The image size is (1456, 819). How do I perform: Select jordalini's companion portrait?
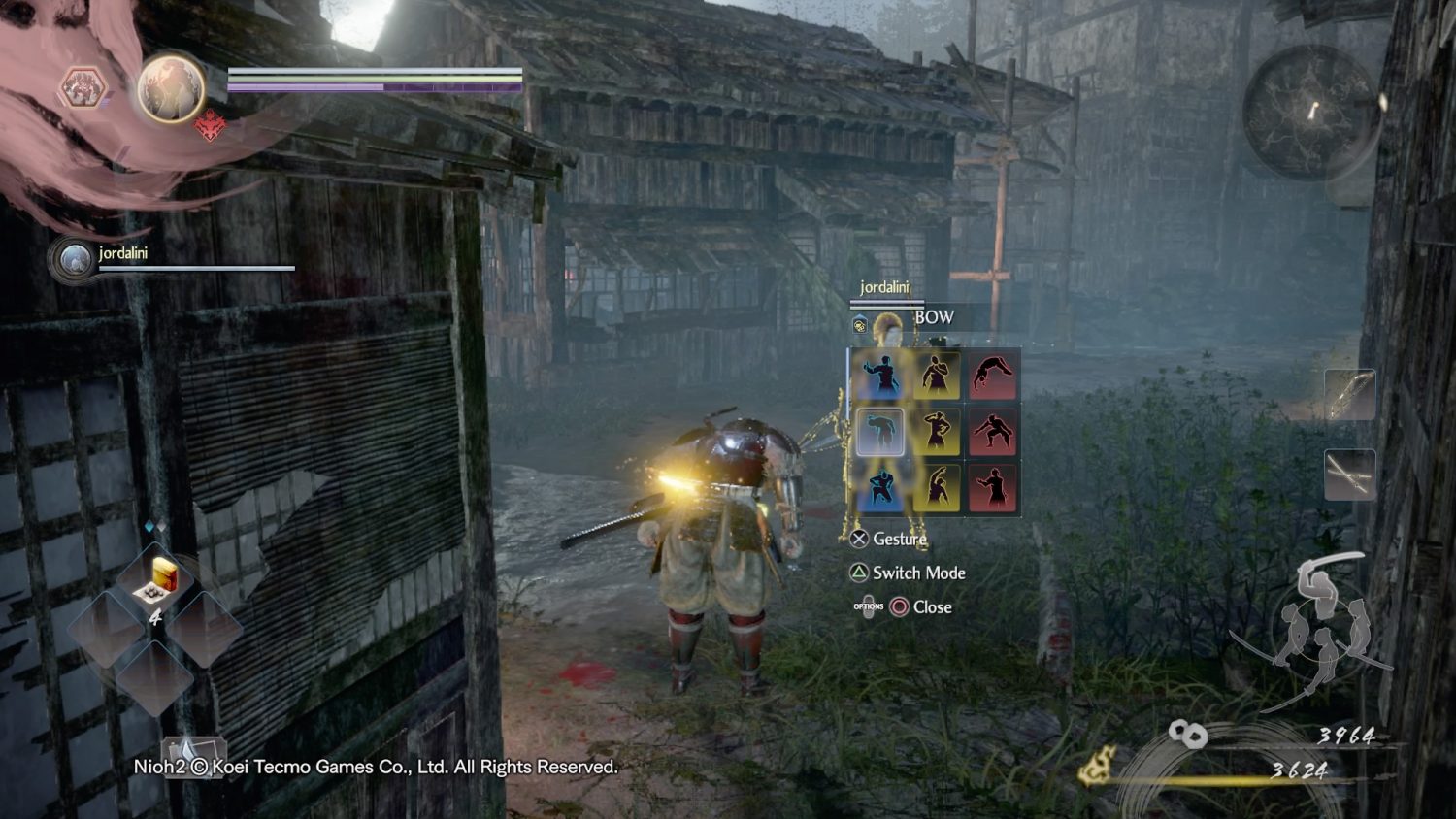pos(75,260)
